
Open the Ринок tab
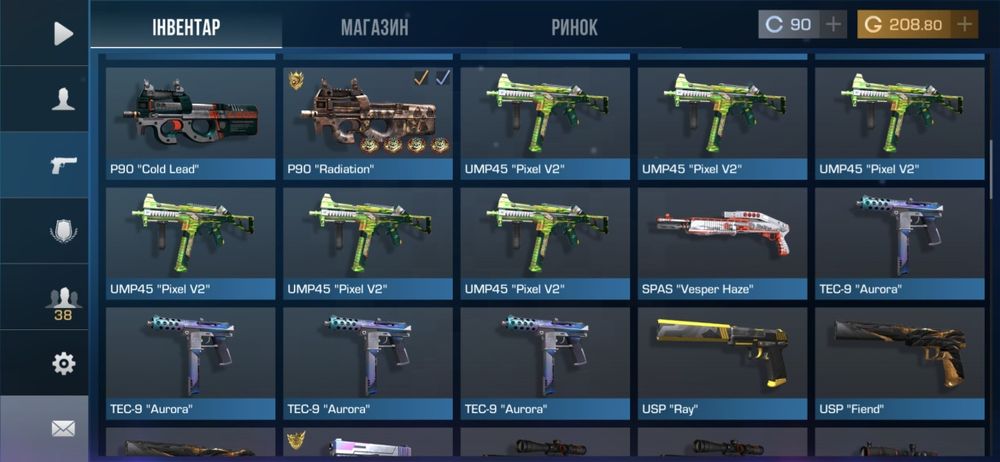(574, 27)
